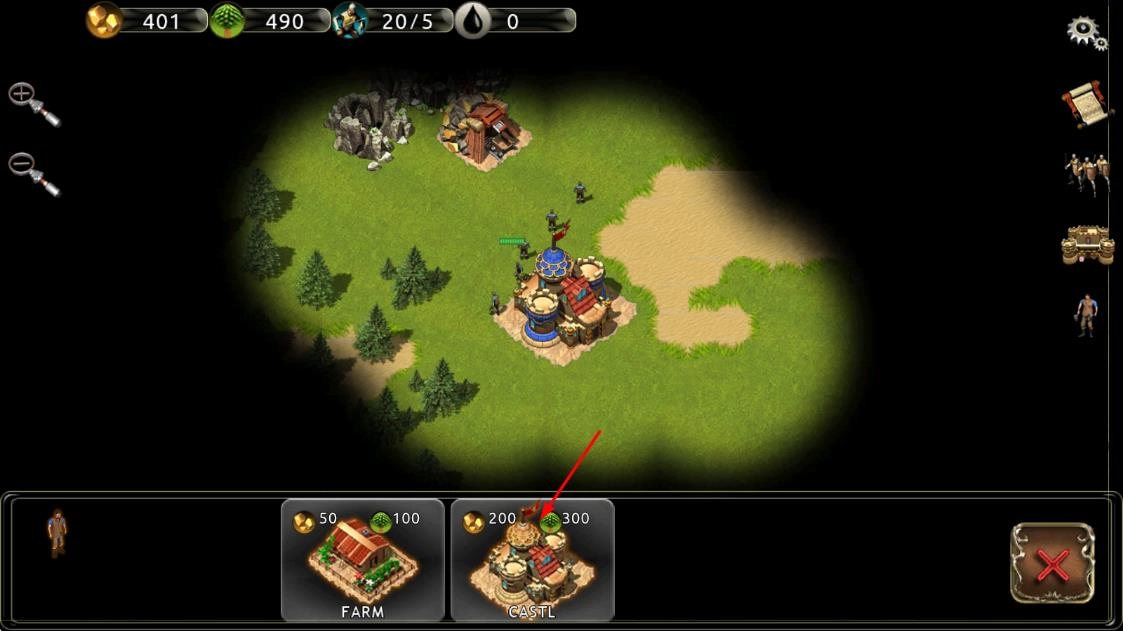Select the single worker icon on sidebar
The width and height of the screenshot is (1123, 631).
1086,315
